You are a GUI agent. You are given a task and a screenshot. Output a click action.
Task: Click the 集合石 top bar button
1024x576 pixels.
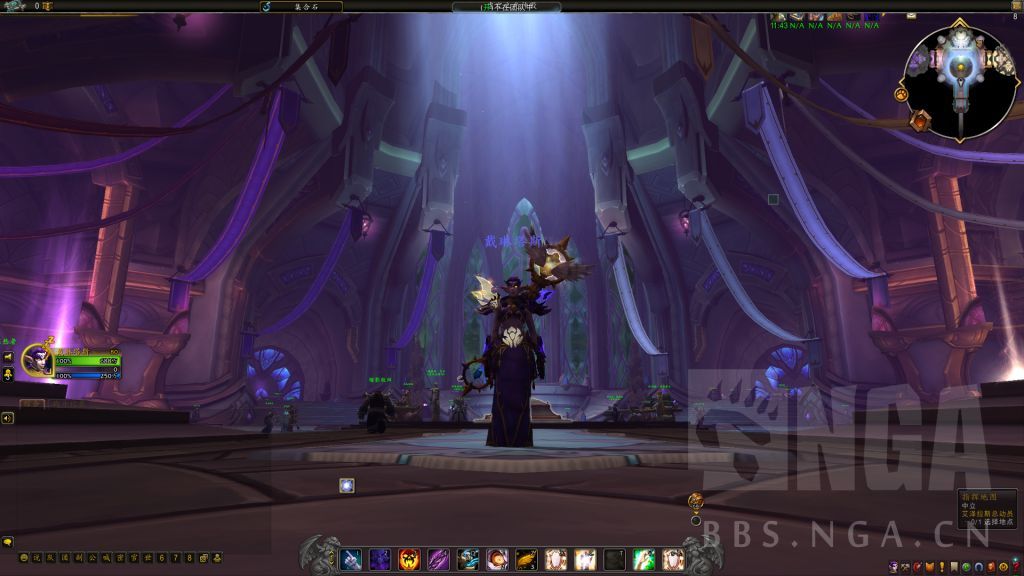[301, 6]
